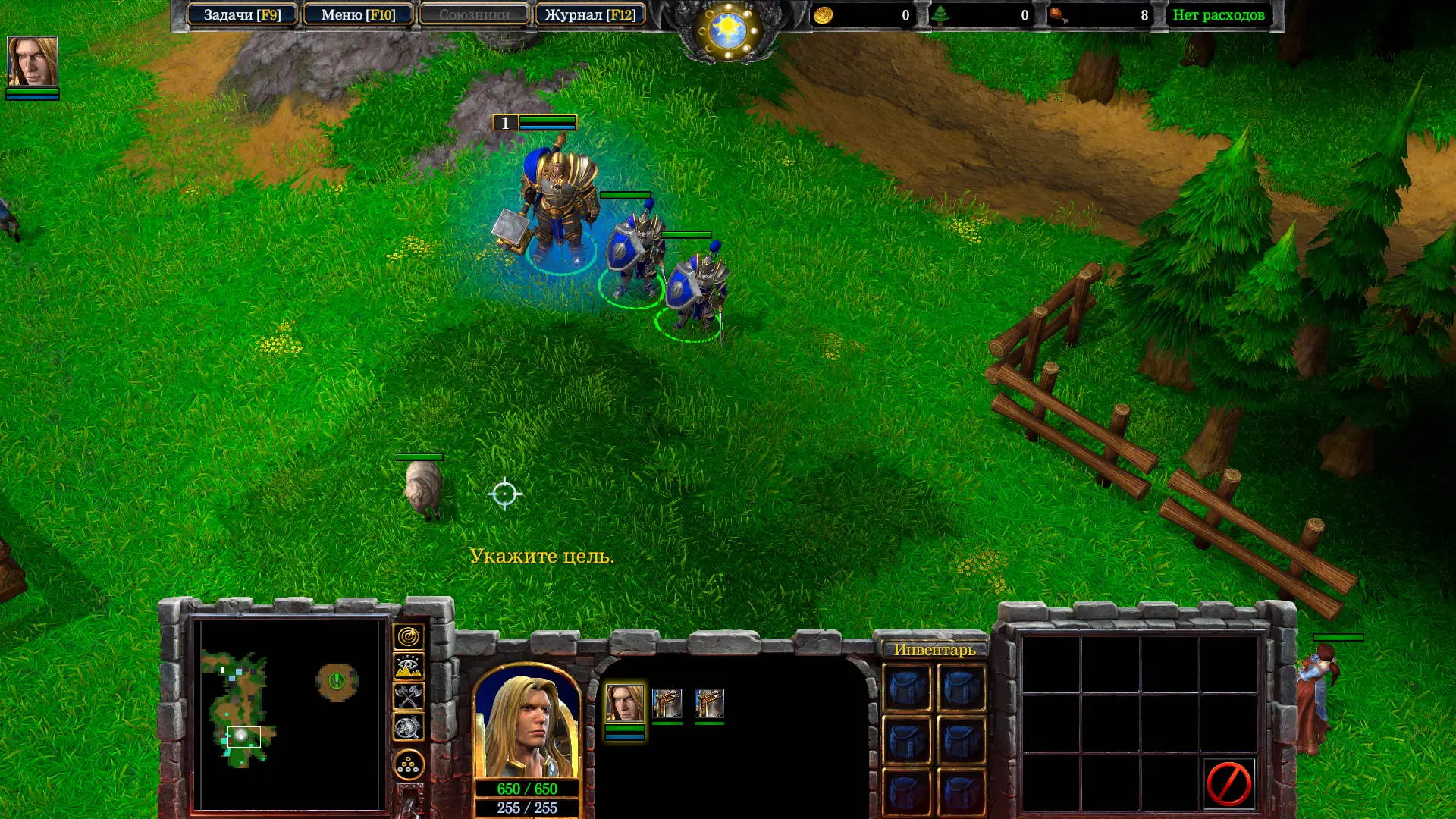The height and width of the screenshot is (819, 1456).
Task: Open the Задачи quest log
Action: (x=242, y=14)
